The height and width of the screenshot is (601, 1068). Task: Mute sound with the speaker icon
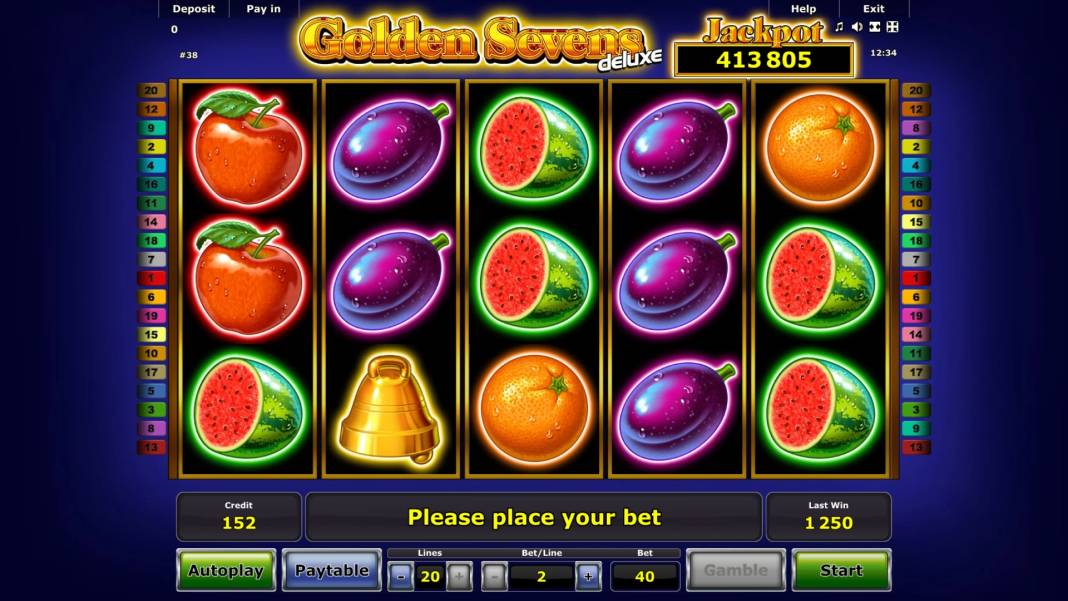[x=857, y=27]
